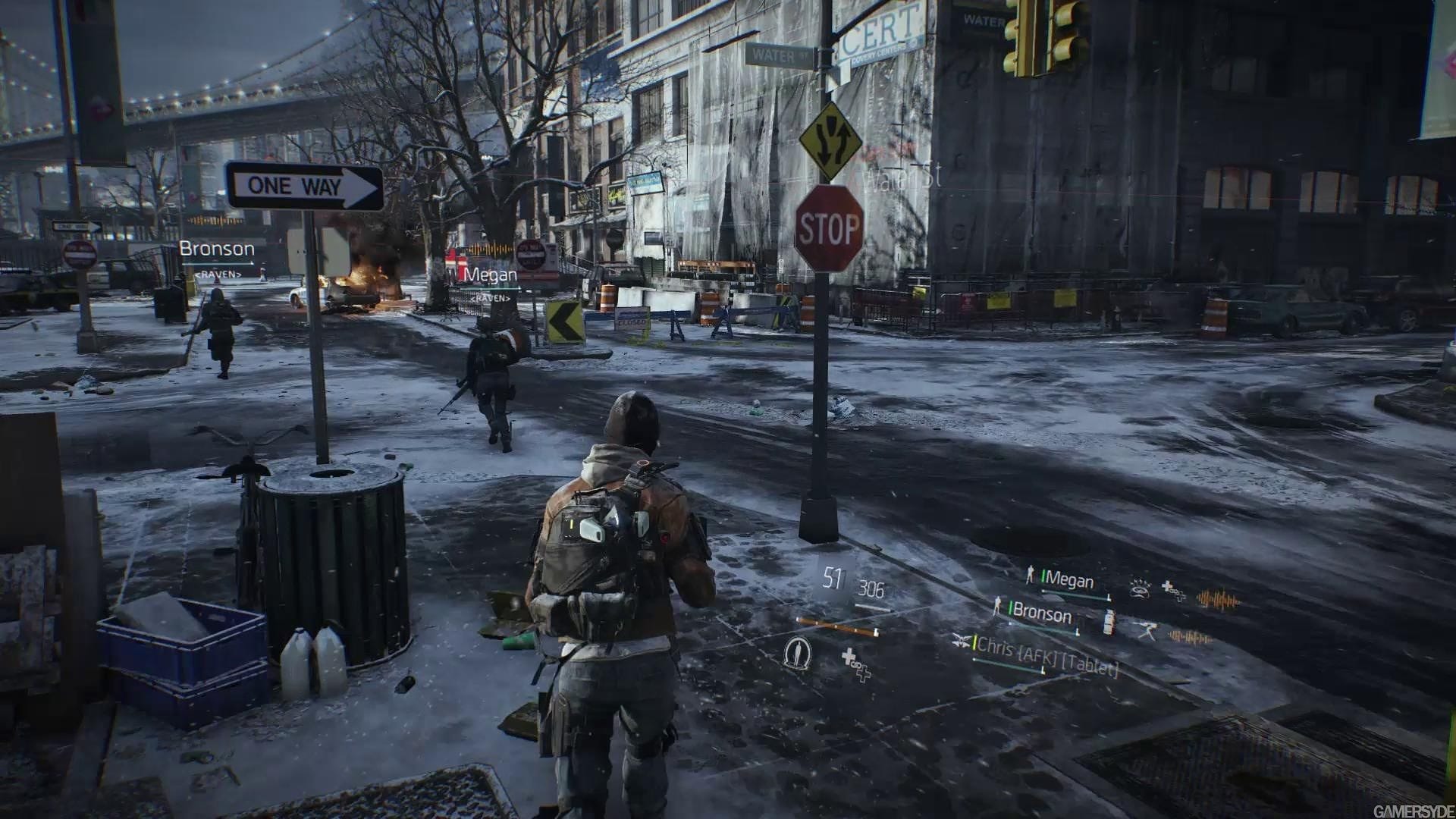Select Megan's player silhouette icon
The width and height of the screenshot is (1456, 819).
point(1030,576)
